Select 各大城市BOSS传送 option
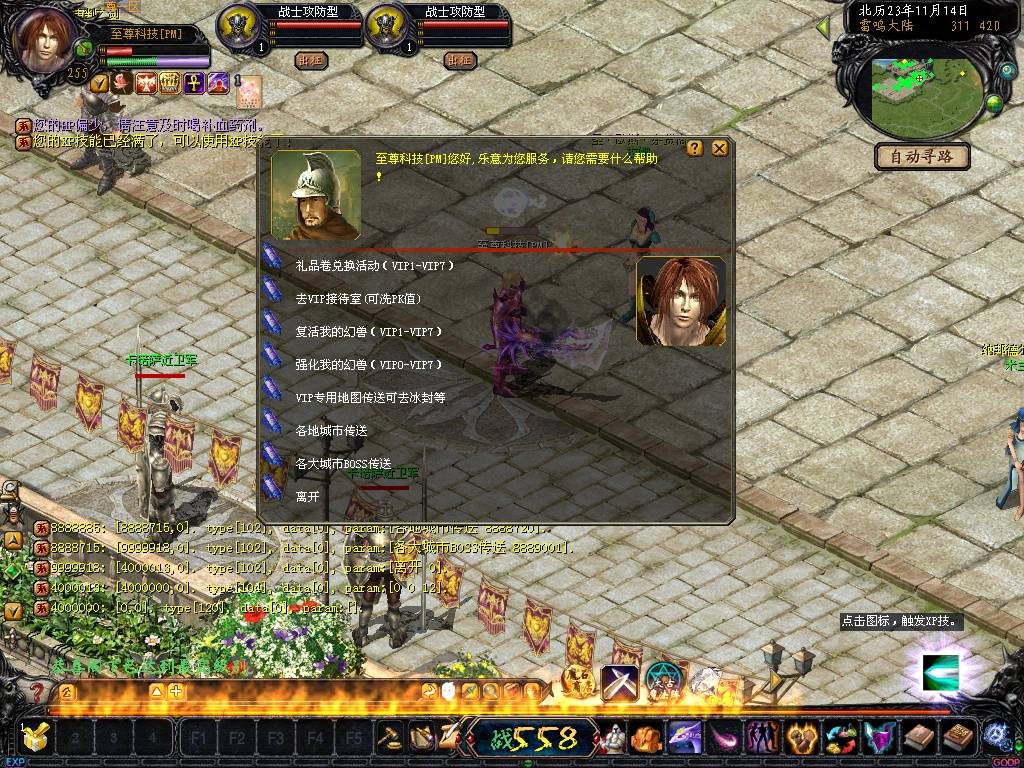Screen dimensions: 1024x768 343,464
